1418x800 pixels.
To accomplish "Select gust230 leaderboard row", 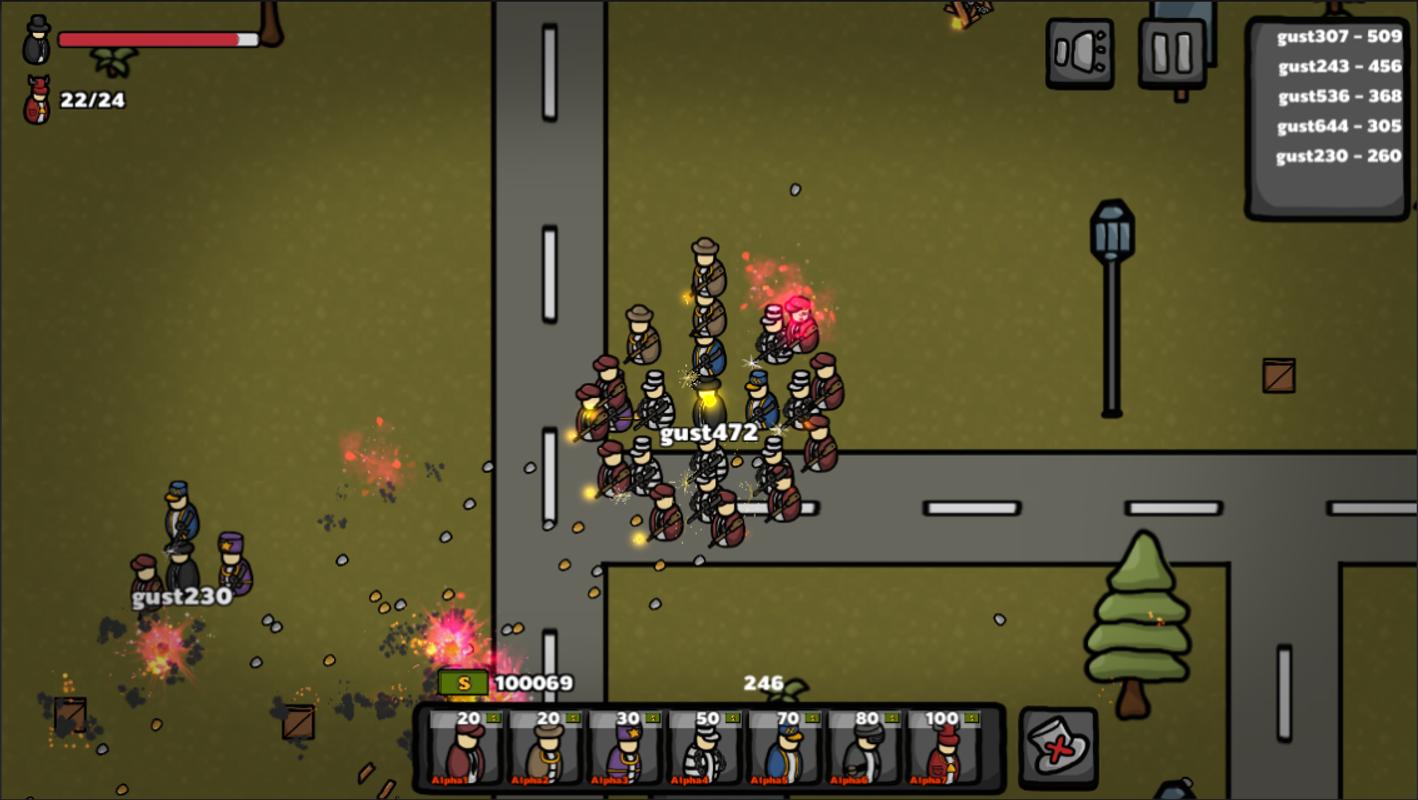I will (1339, 157).
